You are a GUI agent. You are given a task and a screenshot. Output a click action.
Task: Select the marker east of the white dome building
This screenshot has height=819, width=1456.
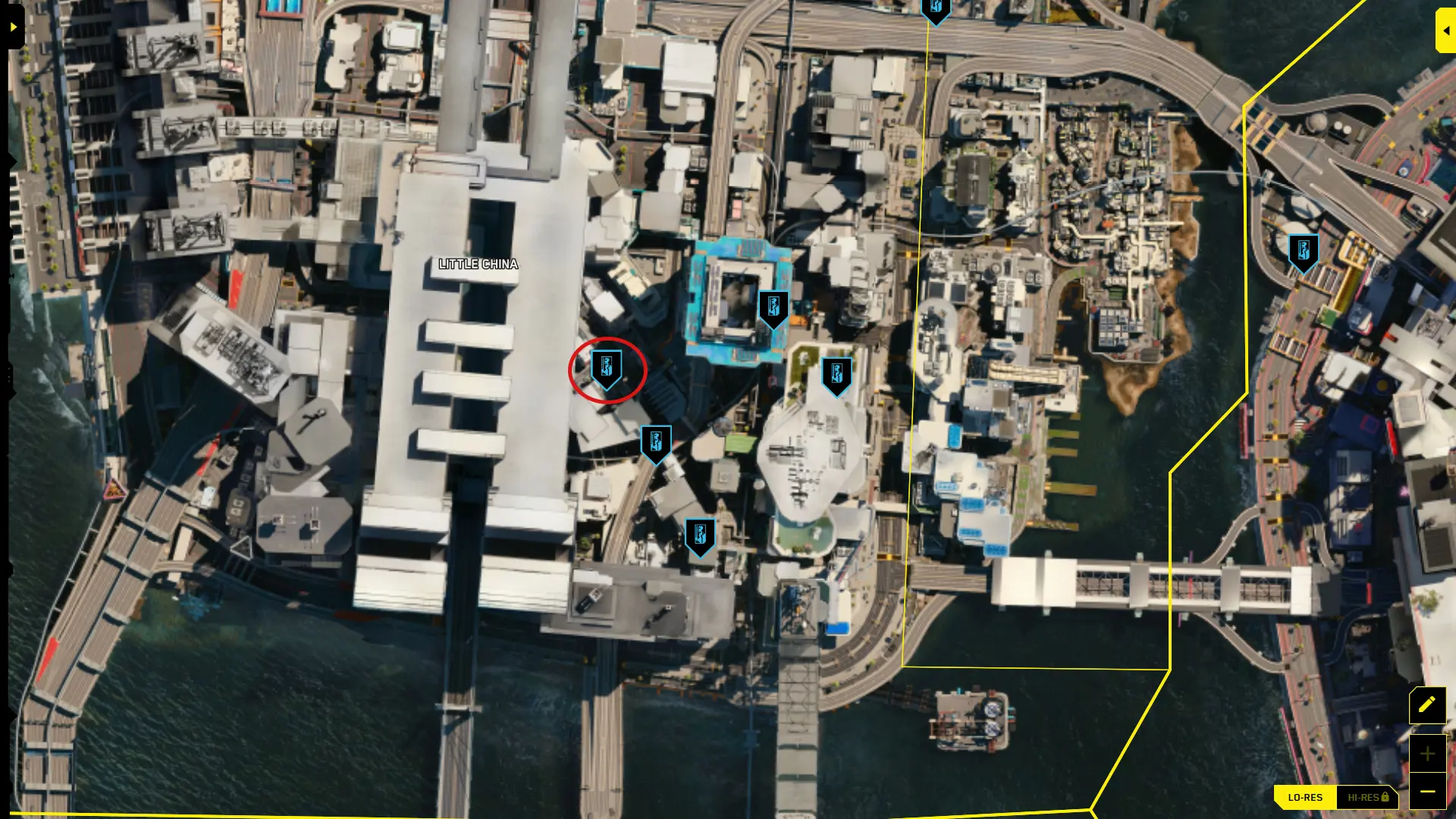click(836, 372)
